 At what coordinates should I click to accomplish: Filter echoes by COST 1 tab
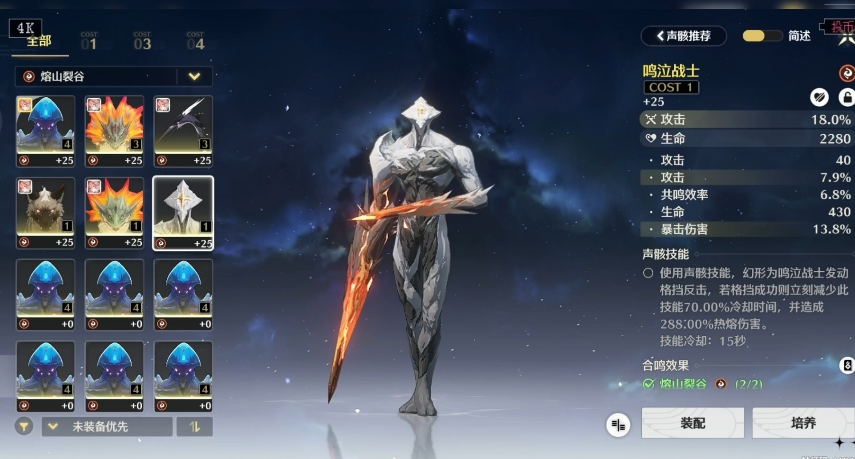pyautogui.click(x=89, y=42)
